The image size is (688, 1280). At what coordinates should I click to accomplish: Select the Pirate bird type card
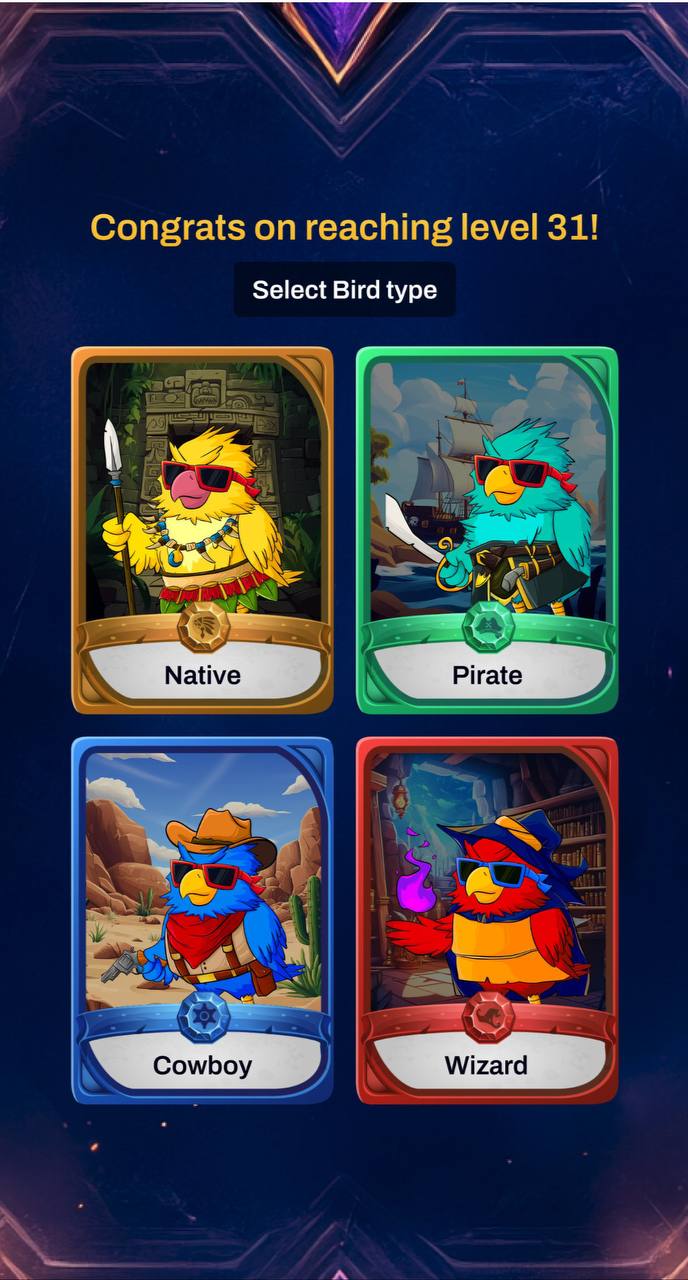(487, 530)
